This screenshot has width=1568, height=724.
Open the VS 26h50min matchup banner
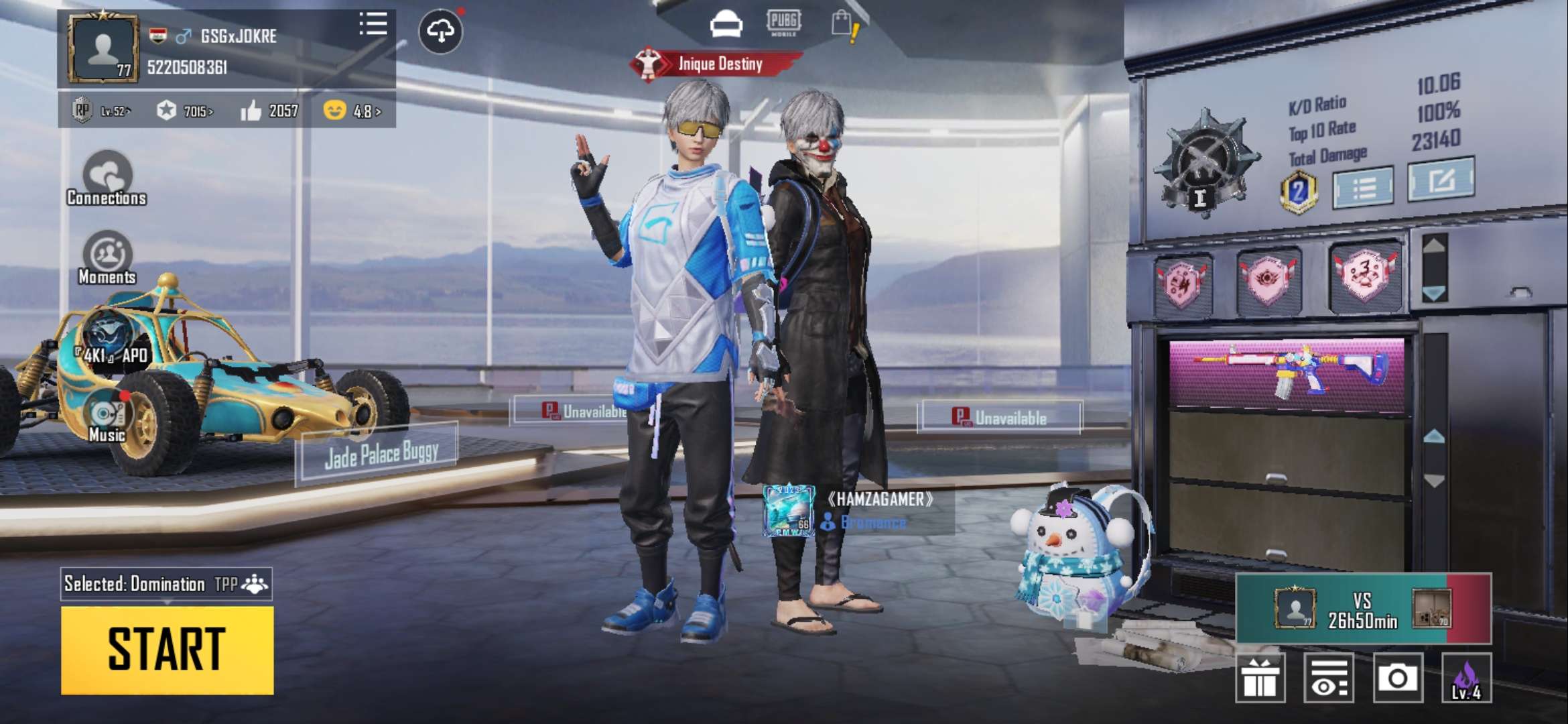[x=1363, y=609]
